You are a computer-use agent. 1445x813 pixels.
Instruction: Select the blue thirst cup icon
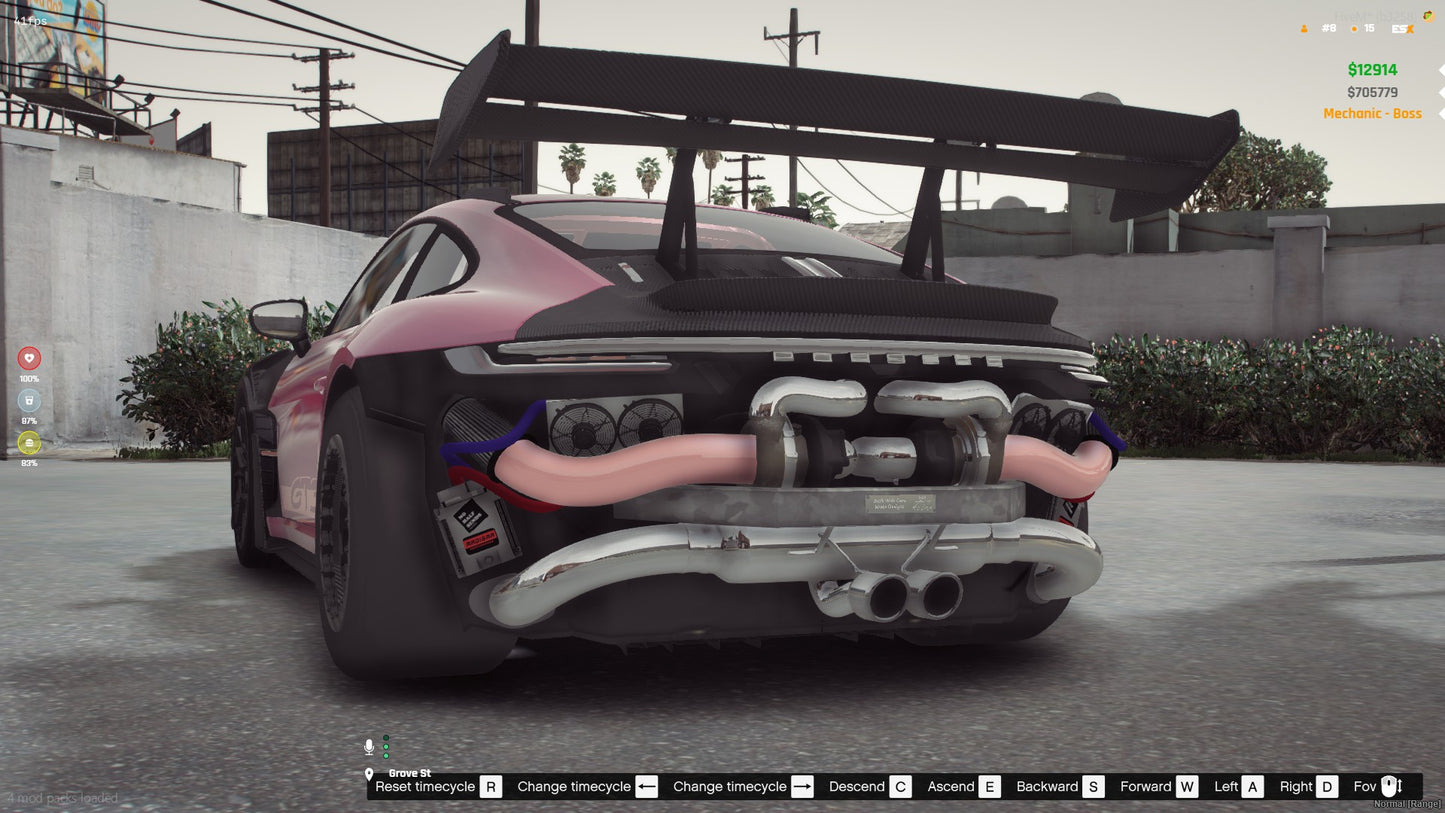[29, 400]
